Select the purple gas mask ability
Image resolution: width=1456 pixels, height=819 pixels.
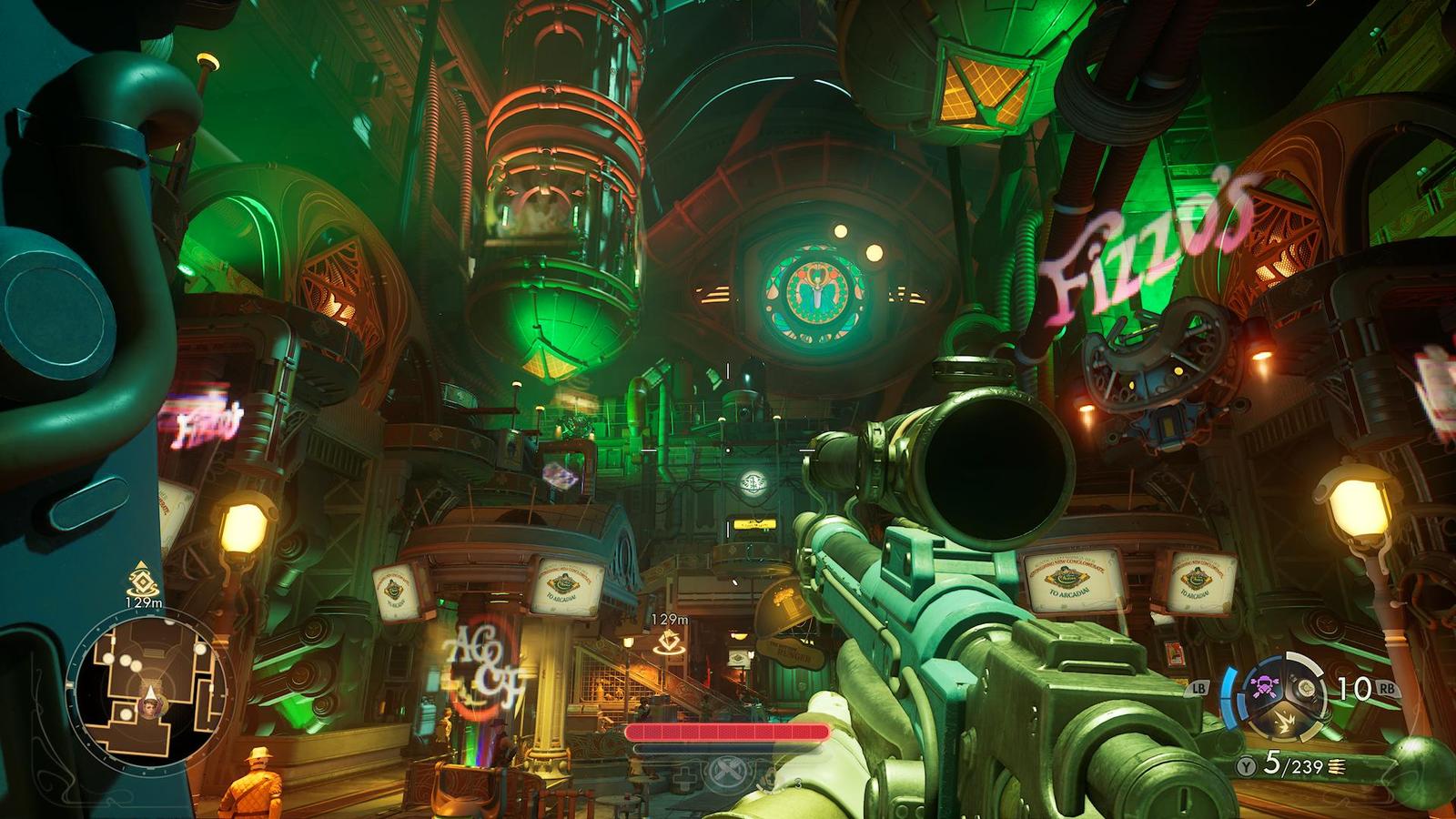(1266, 685)
